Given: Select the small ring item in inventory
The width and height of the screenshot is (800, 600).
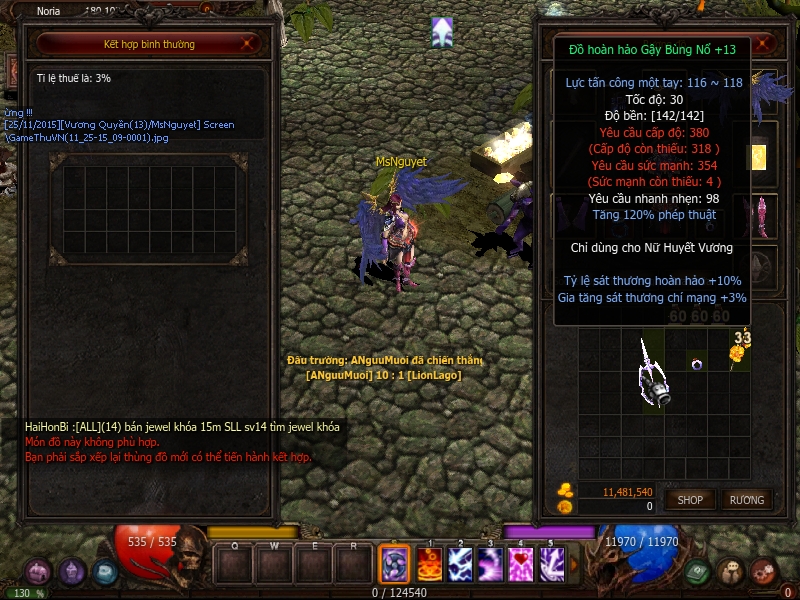Looking at the screenshot, I should point(696,364).
